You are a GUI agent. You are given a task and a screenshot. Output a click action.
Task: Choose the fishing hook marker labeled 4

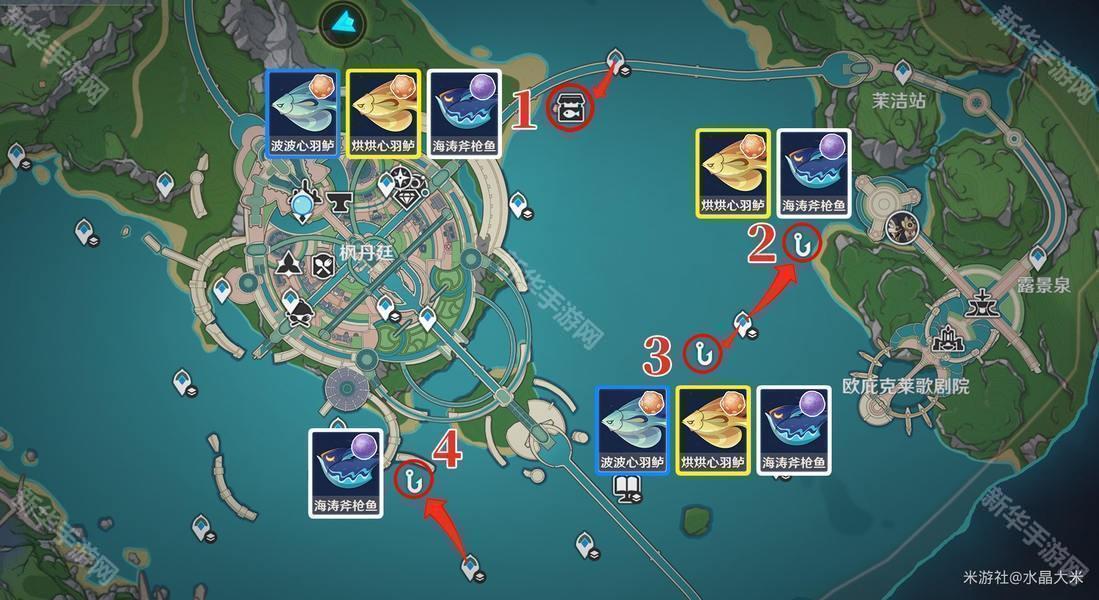pyautogui.click(x=412, y=479)
